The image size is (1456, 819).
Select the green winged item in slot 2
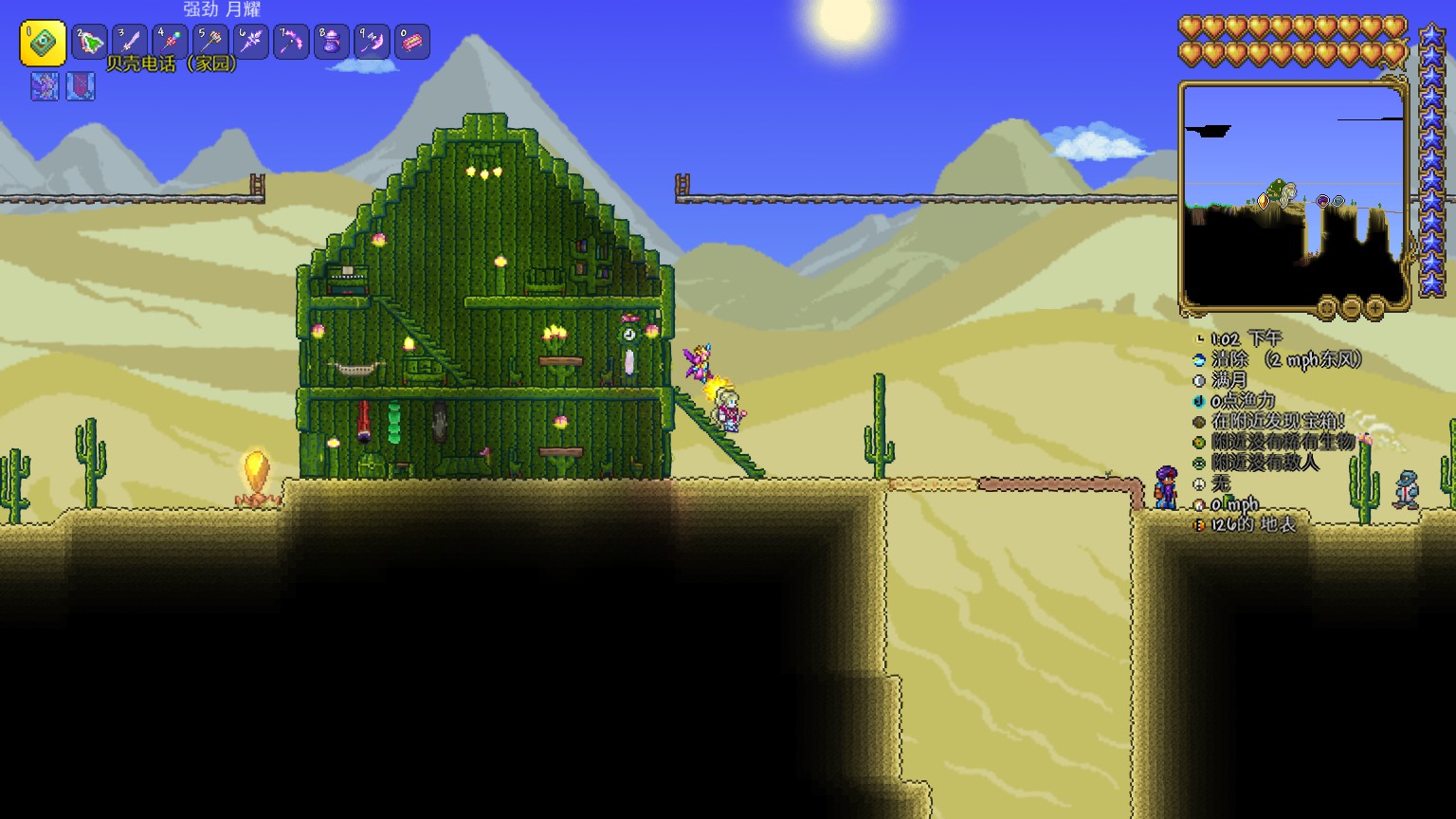[x=90, y=43]
